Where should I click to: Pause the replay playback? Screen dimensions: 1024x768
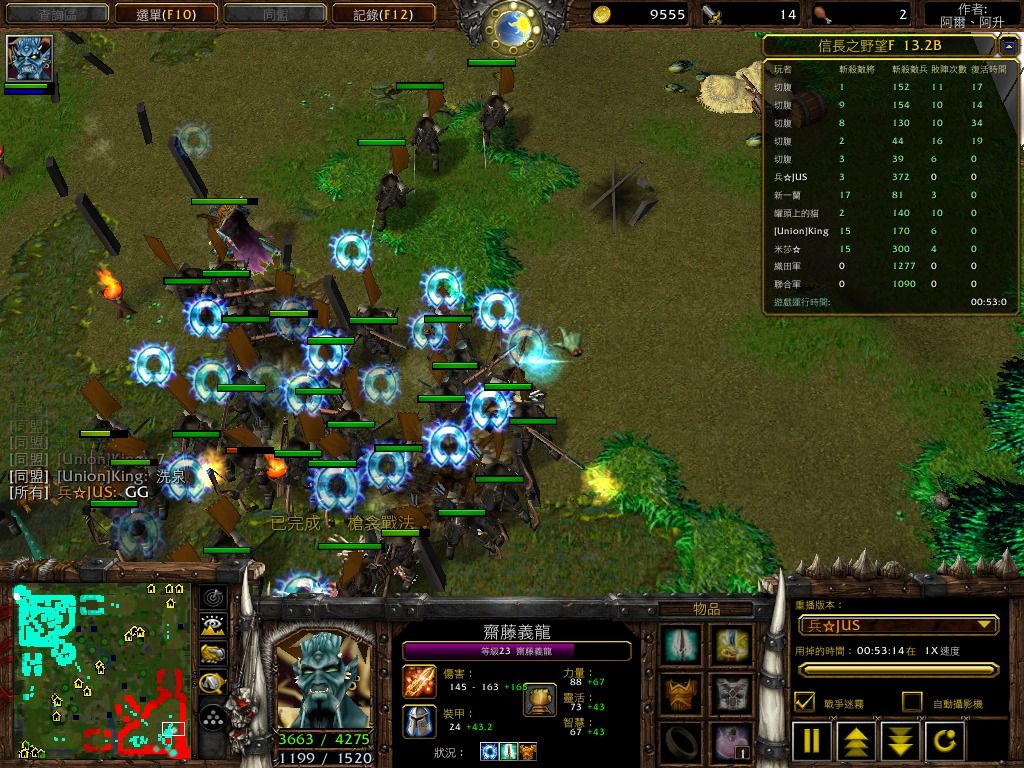pyautogui.click(x=812, y=741)
